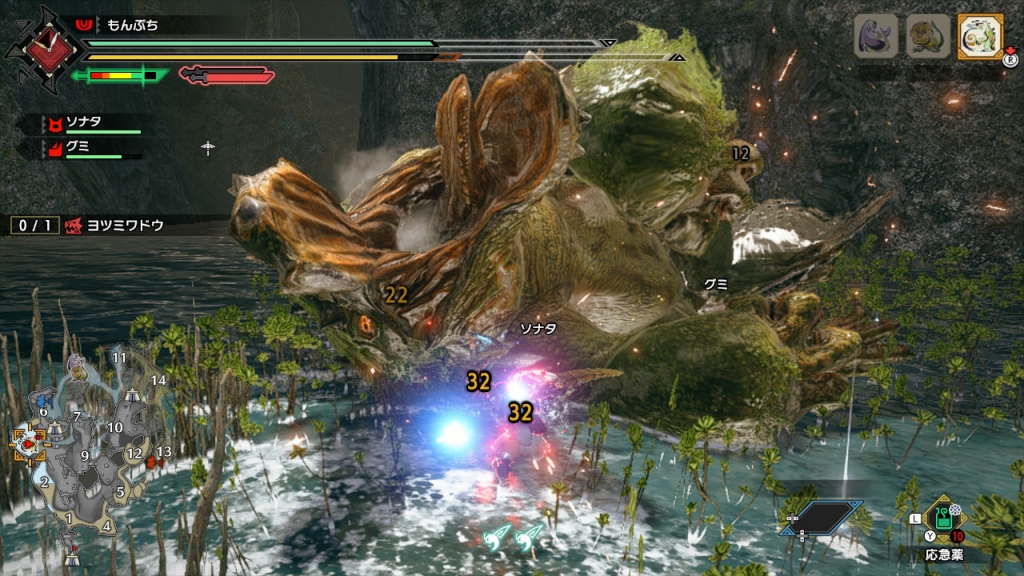The height and width of the screenshot is (576, 1024).
Task: Select the purple monster target icon
Action: click(x=875, y=37)
